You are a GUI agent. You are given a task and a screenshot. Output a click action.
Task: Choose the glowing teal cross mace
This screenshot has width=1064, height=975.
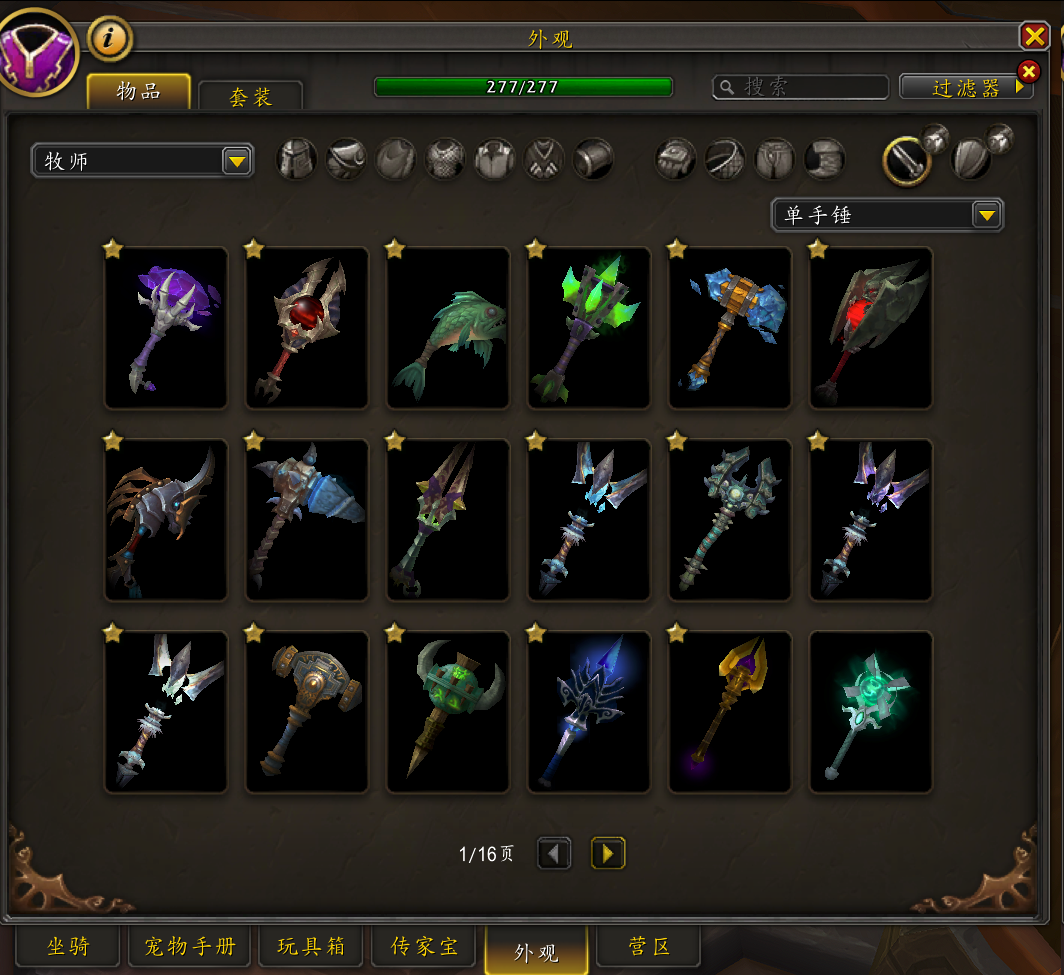871,712
